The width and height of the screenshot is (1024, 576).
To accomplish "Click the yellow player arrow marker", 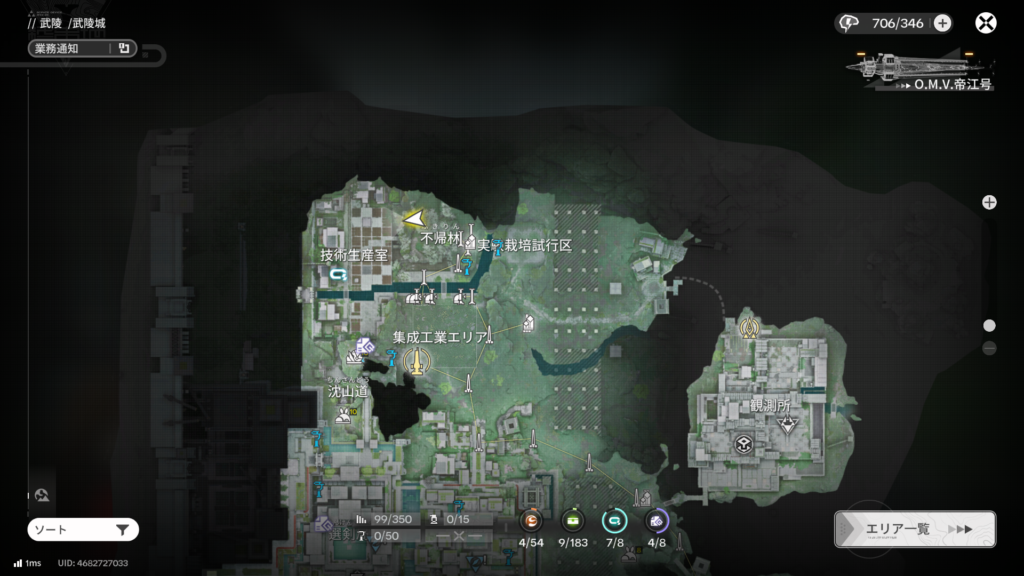I will (414, 217).
